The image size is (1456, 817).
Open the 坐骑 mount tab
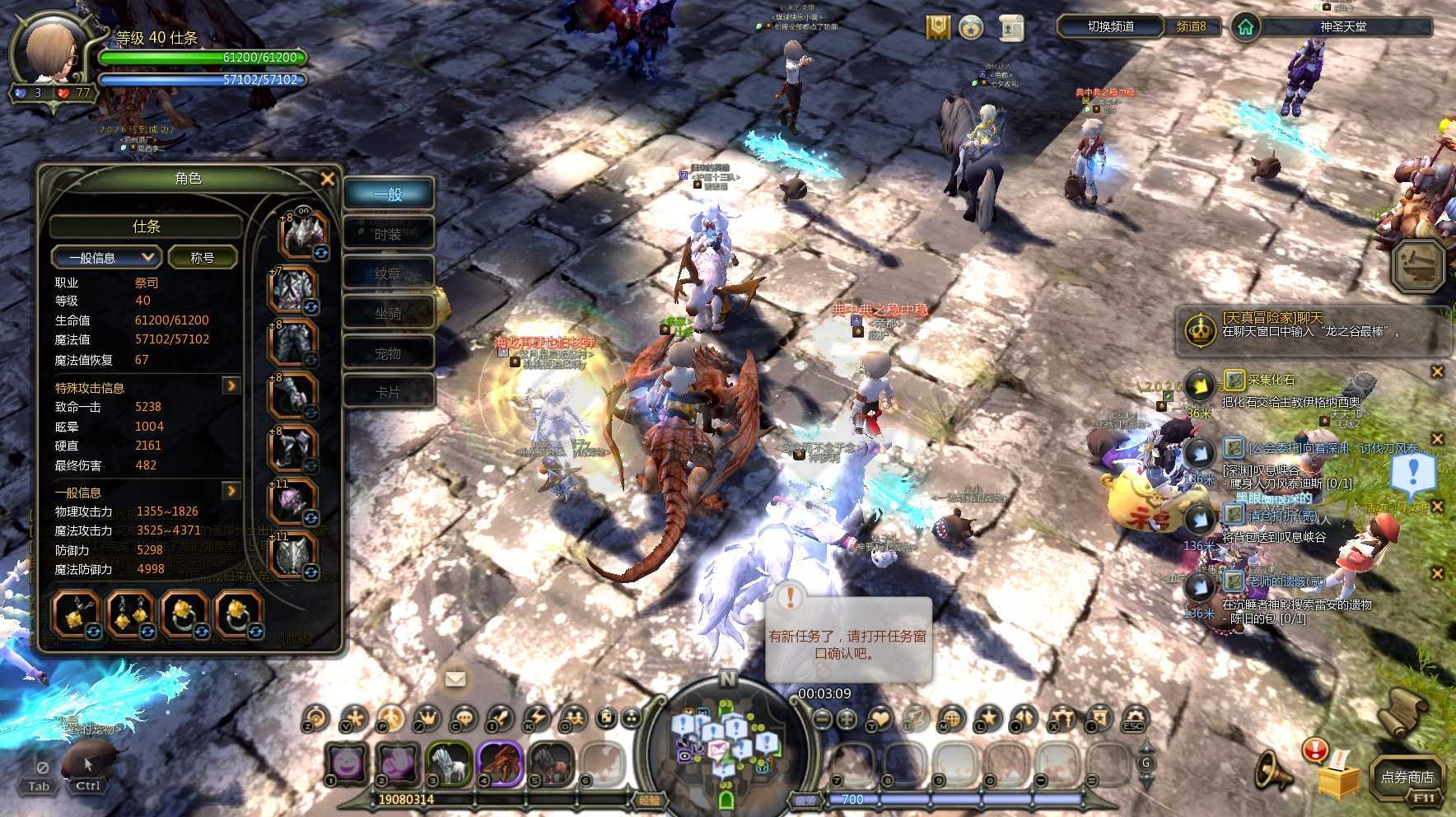click(x=388, y=313)
